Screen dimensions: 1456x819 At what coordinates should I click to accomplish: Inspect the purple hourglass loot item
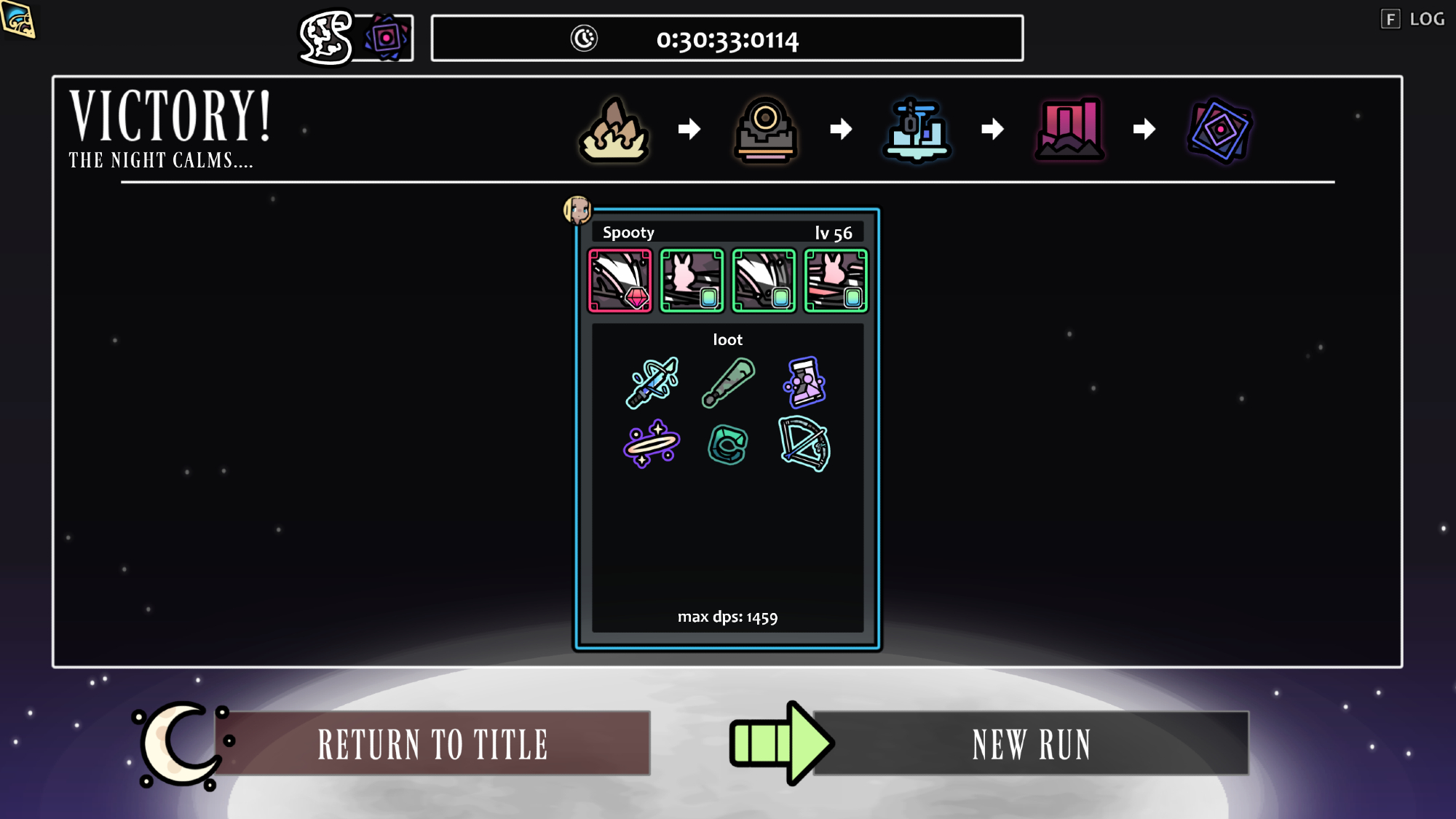804,382
